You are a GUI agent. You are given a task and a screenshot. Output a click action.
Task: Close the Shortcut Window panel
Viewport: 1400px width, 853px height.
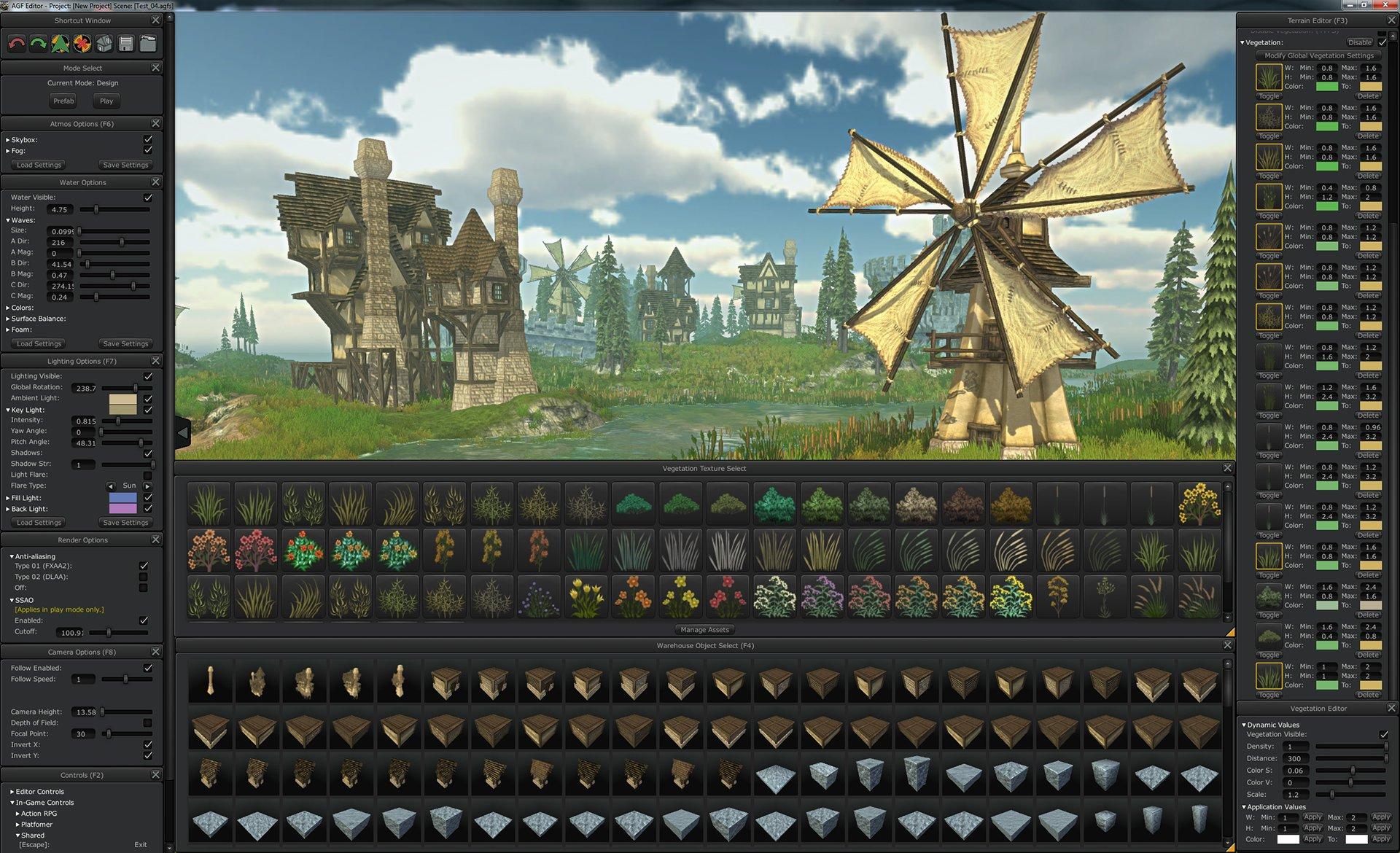coord(155,20)
